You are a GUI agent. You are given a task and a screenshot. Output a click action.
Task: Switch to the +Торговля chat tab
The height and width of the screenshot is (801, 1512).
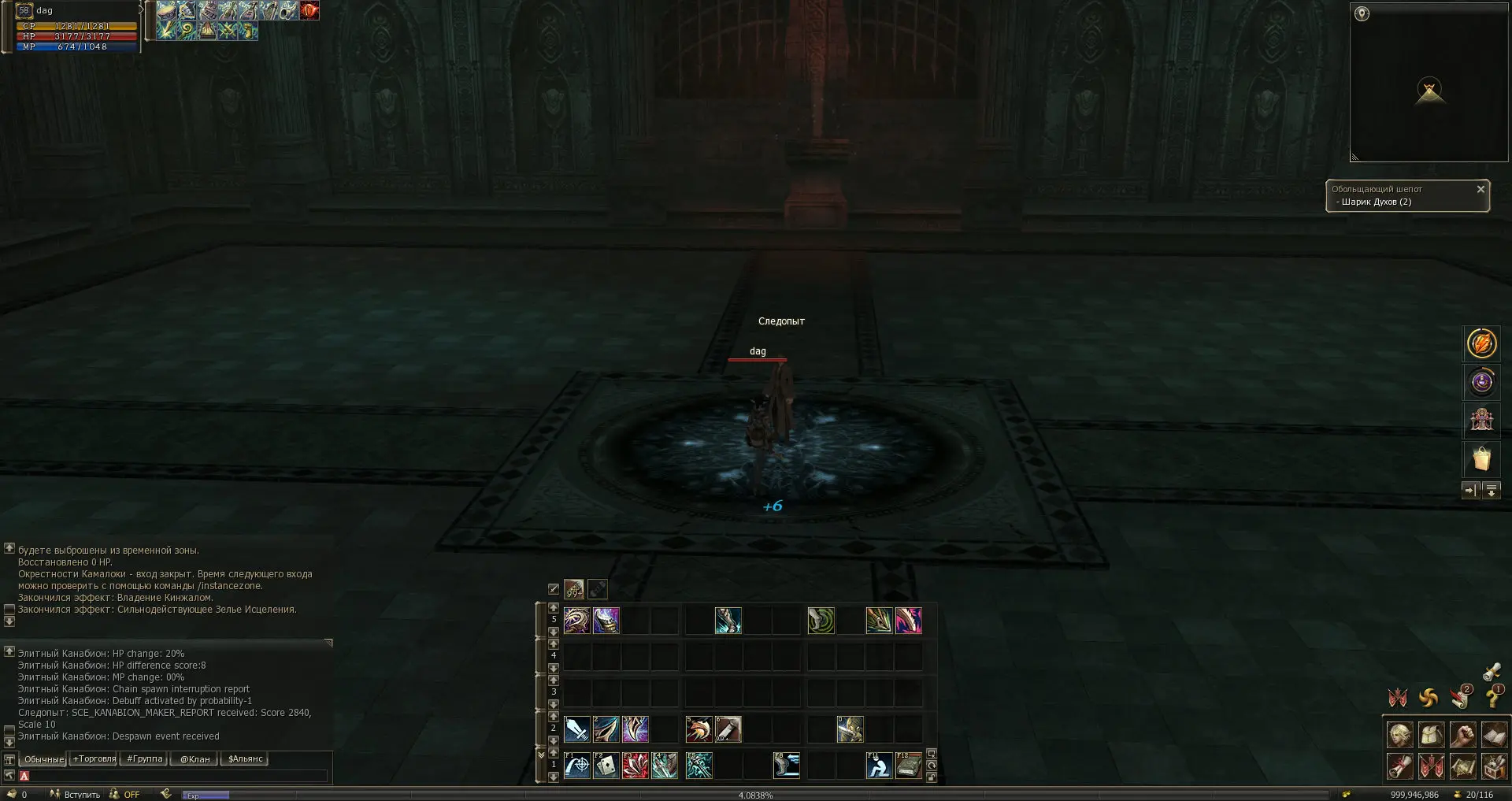click(94, 759)
